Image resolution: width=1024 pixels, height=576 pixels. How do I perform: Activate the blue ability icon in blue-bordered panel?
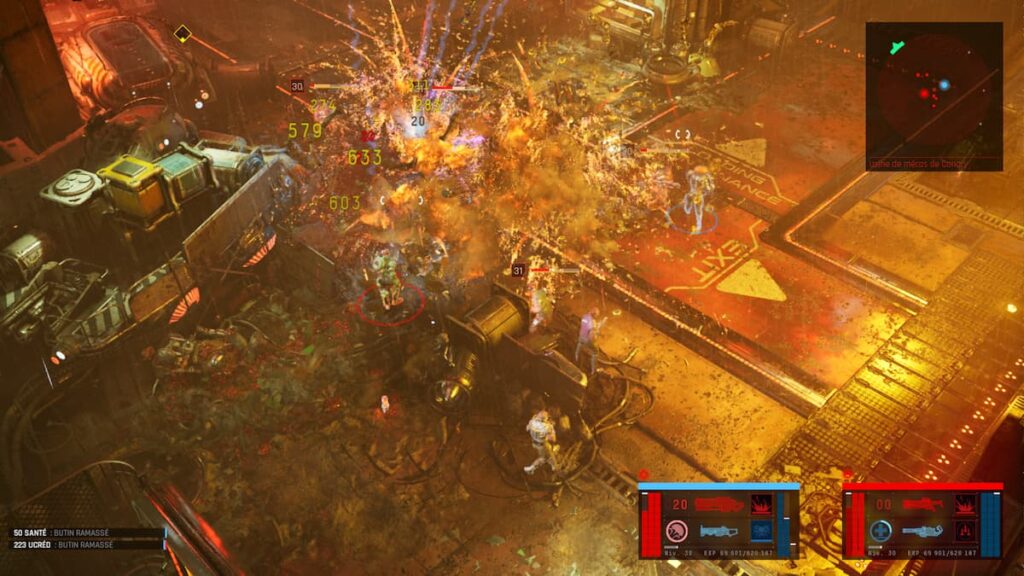[761, 531]
